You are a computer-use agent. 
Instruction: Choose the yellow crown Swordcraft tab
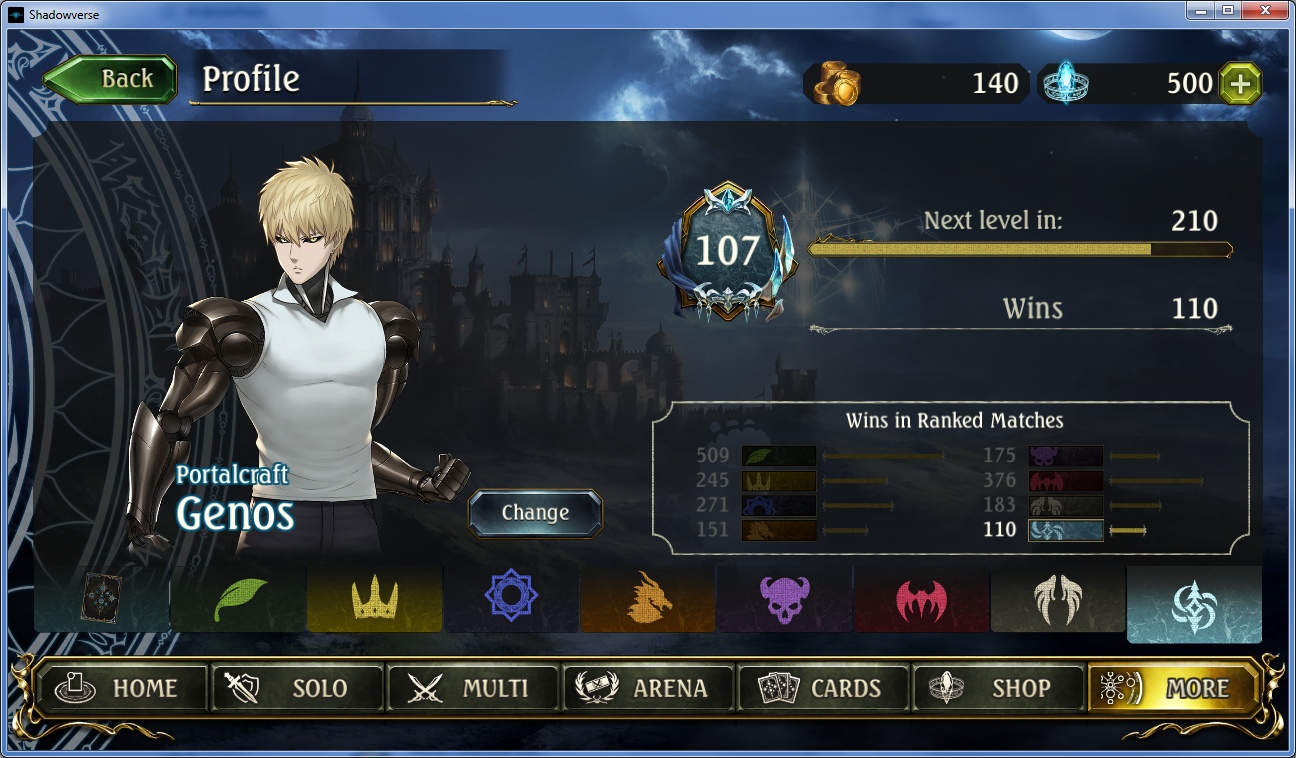click(x=375, y=600)
